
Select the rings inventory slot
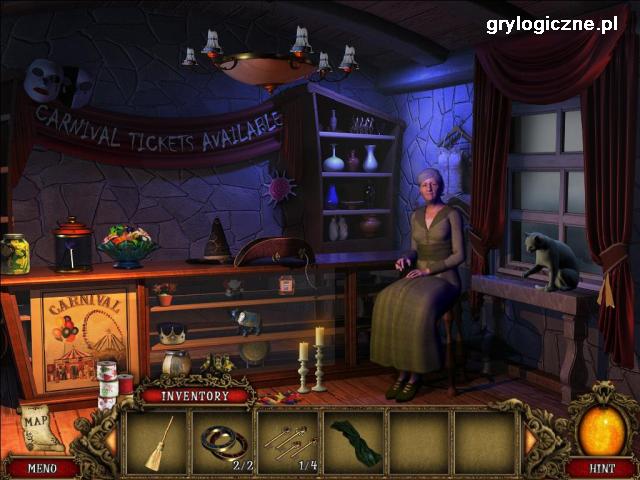point(223,442)
